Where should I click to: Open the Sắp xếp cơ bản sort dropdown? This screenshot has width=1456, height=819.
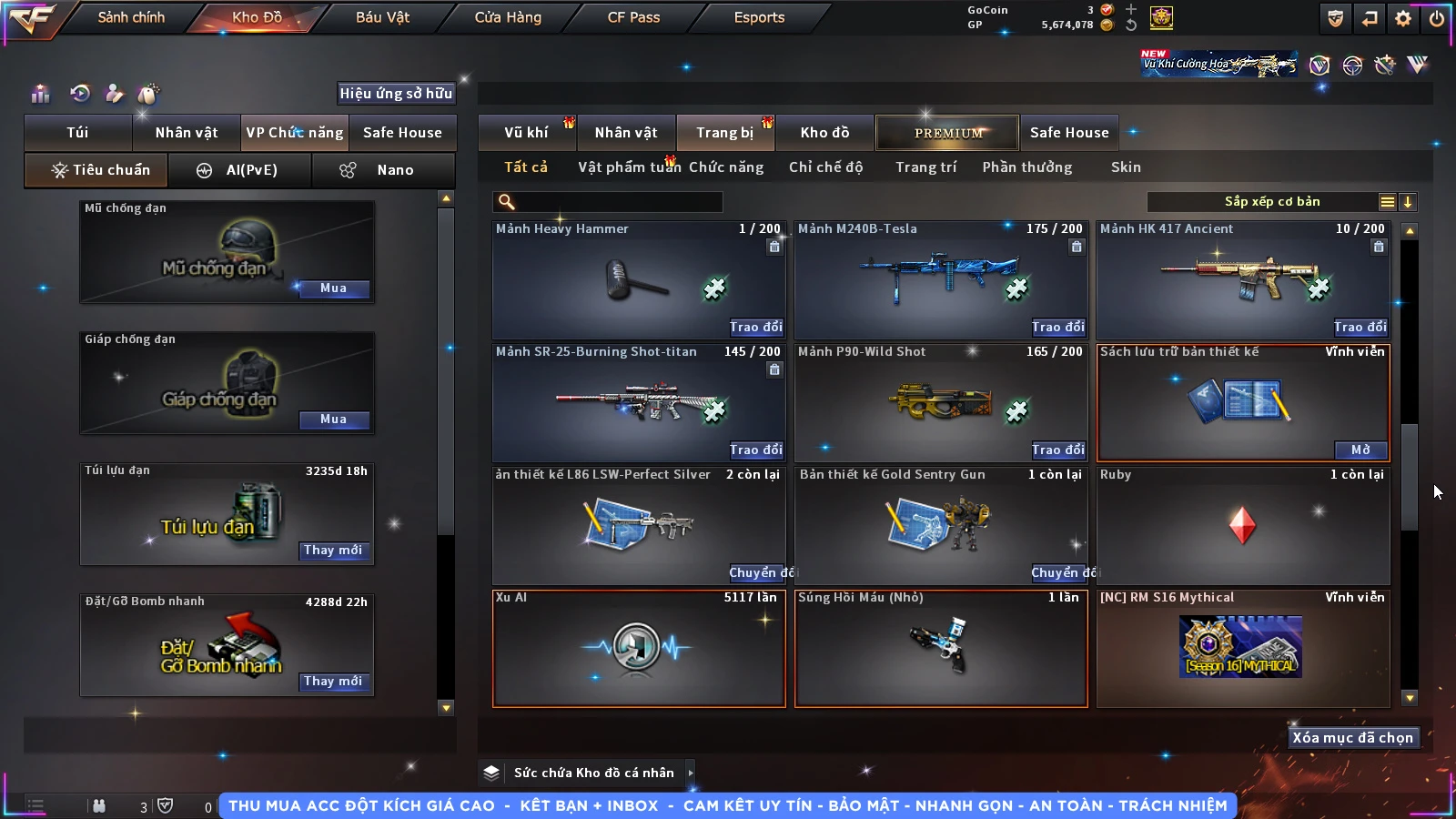point(1271,202)
